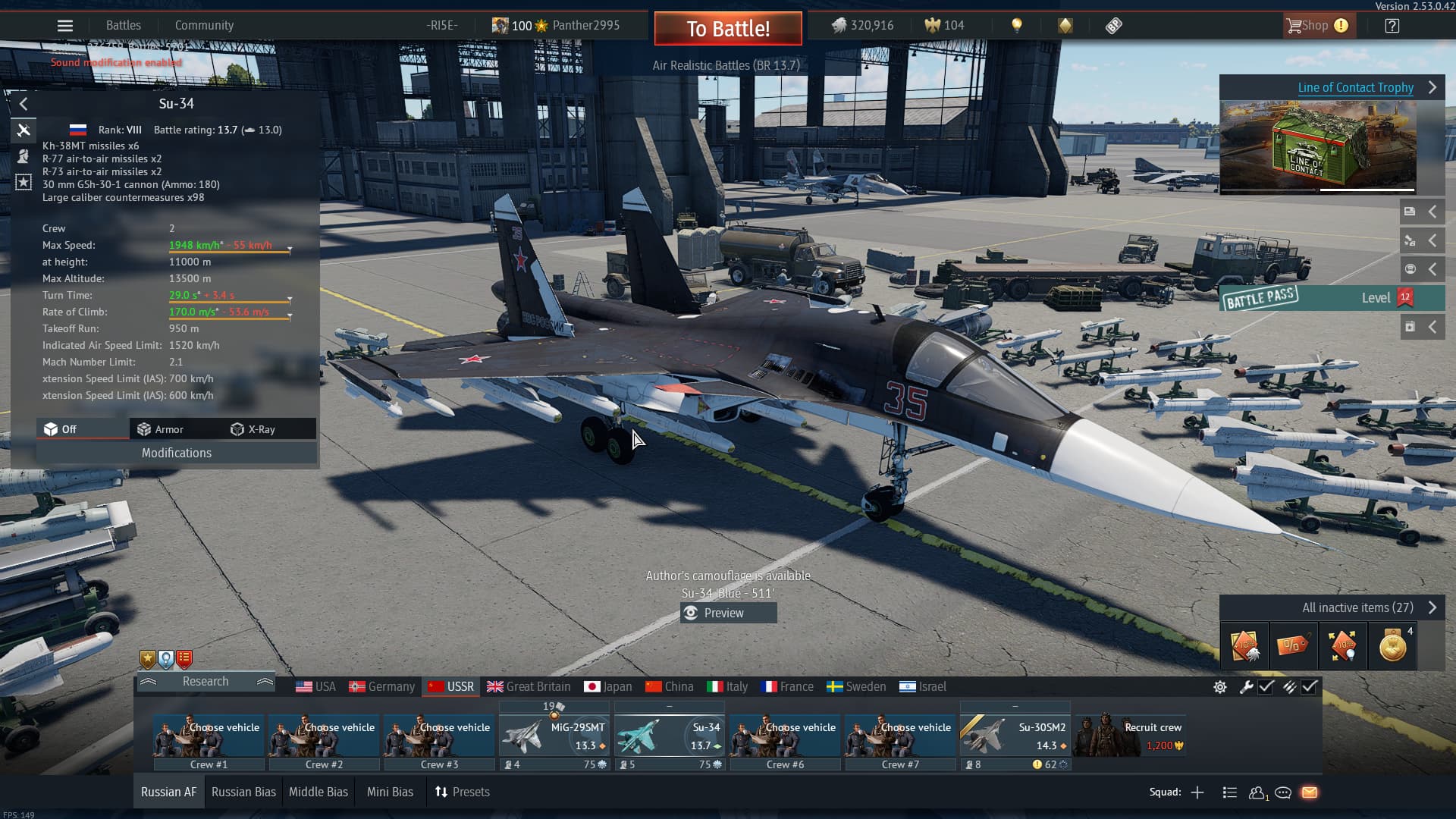Select the Germany nation tab
Screen dimensions: 1456x819
382,686
